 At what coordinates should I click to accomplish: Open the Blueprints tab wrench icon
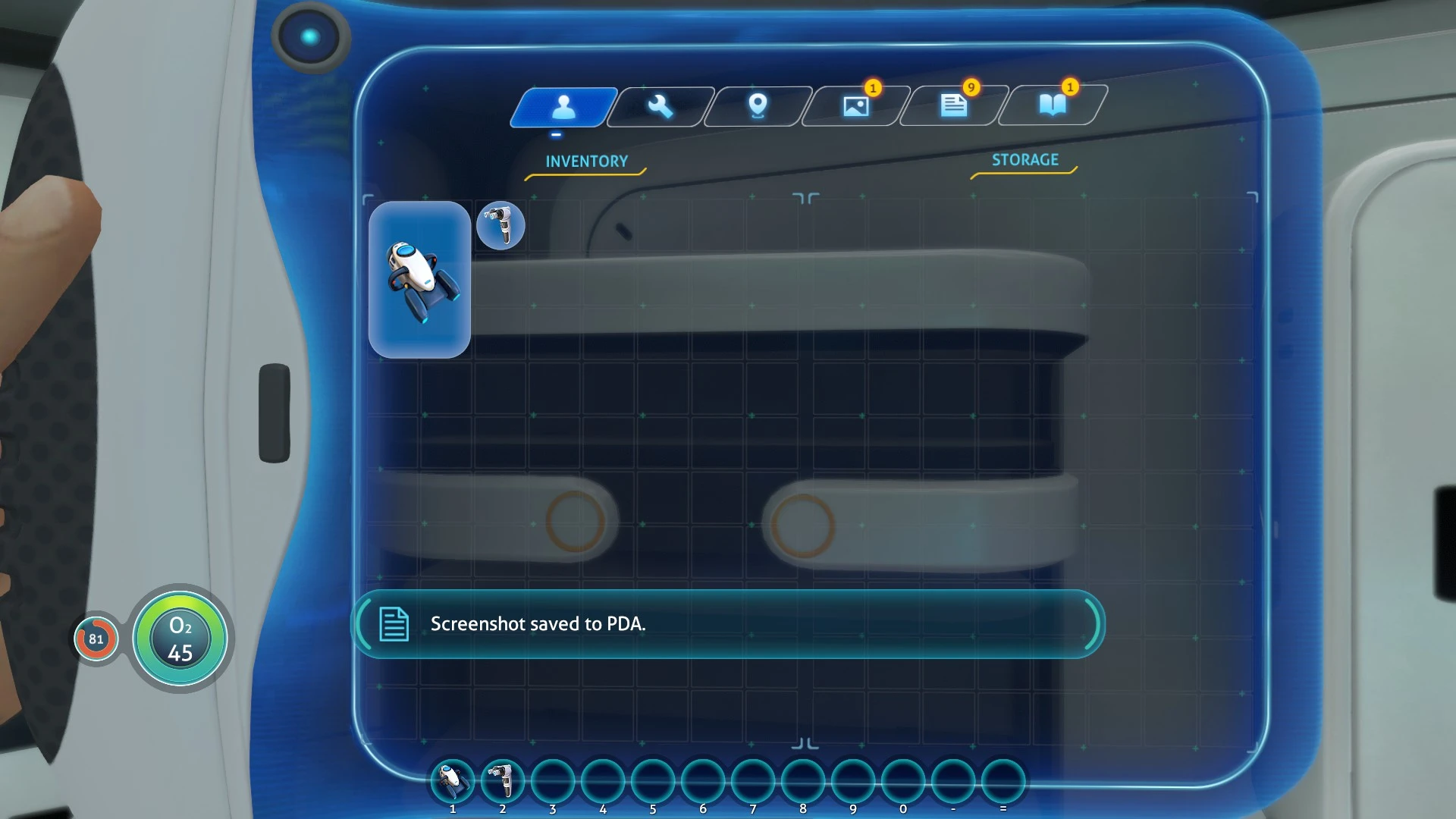pos(659,107)
